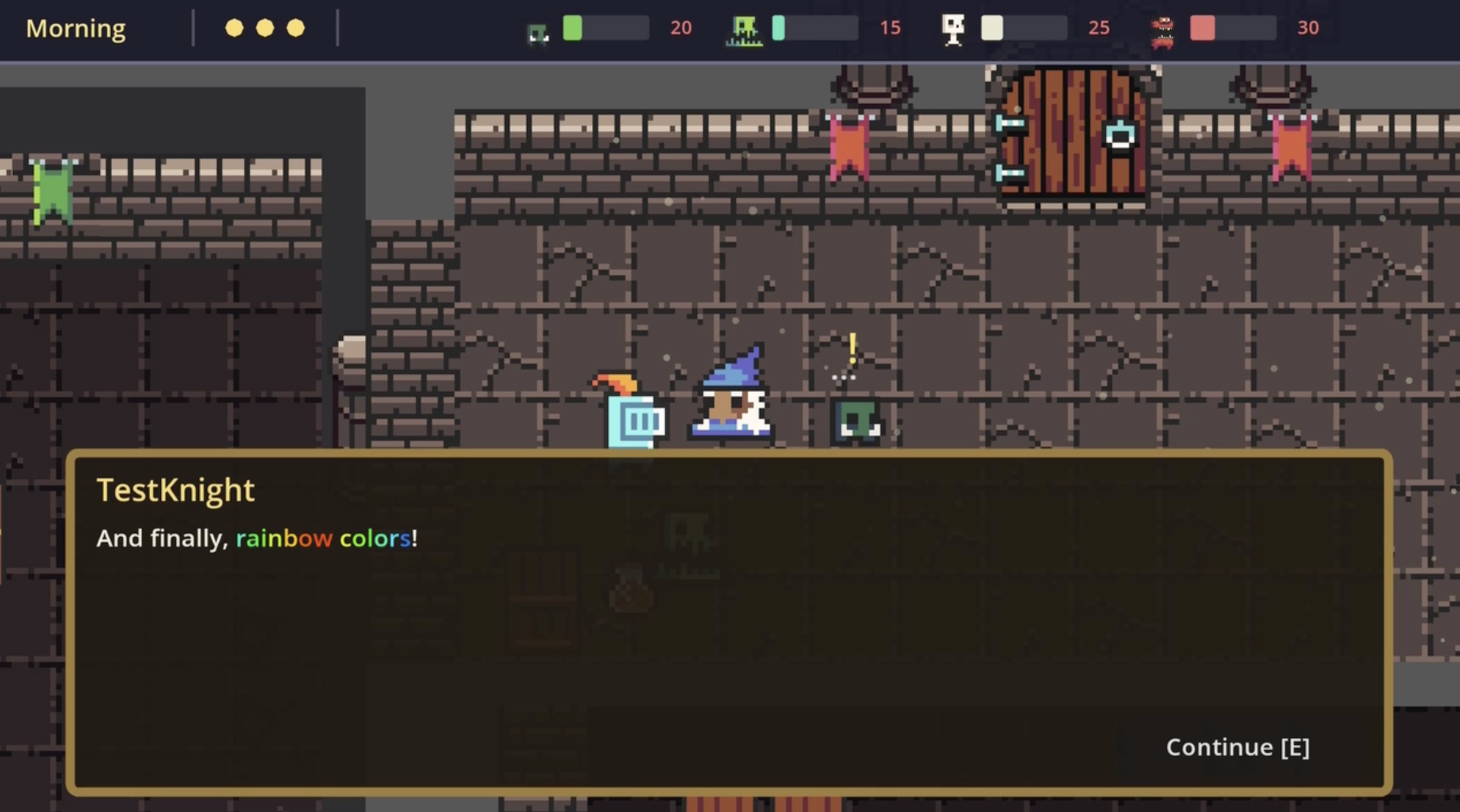This screenshot has height=812, width=1460.
Task: Select the white skeleton enemy icon
Action: 954,26
